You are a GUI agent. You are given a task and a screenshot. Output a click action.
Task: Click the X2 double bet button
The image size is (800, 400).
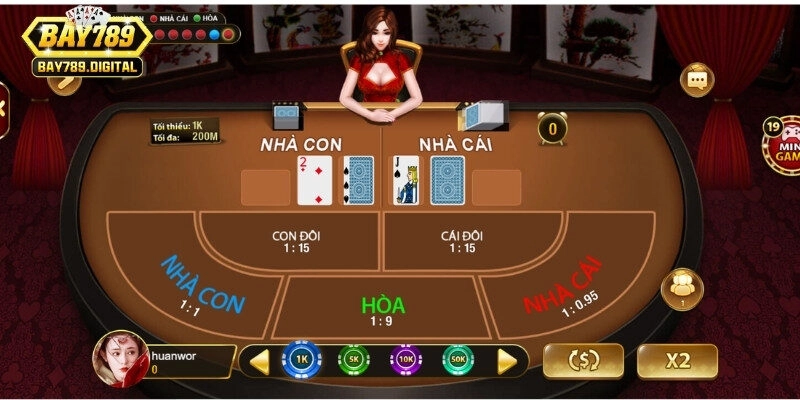[677, 361]
